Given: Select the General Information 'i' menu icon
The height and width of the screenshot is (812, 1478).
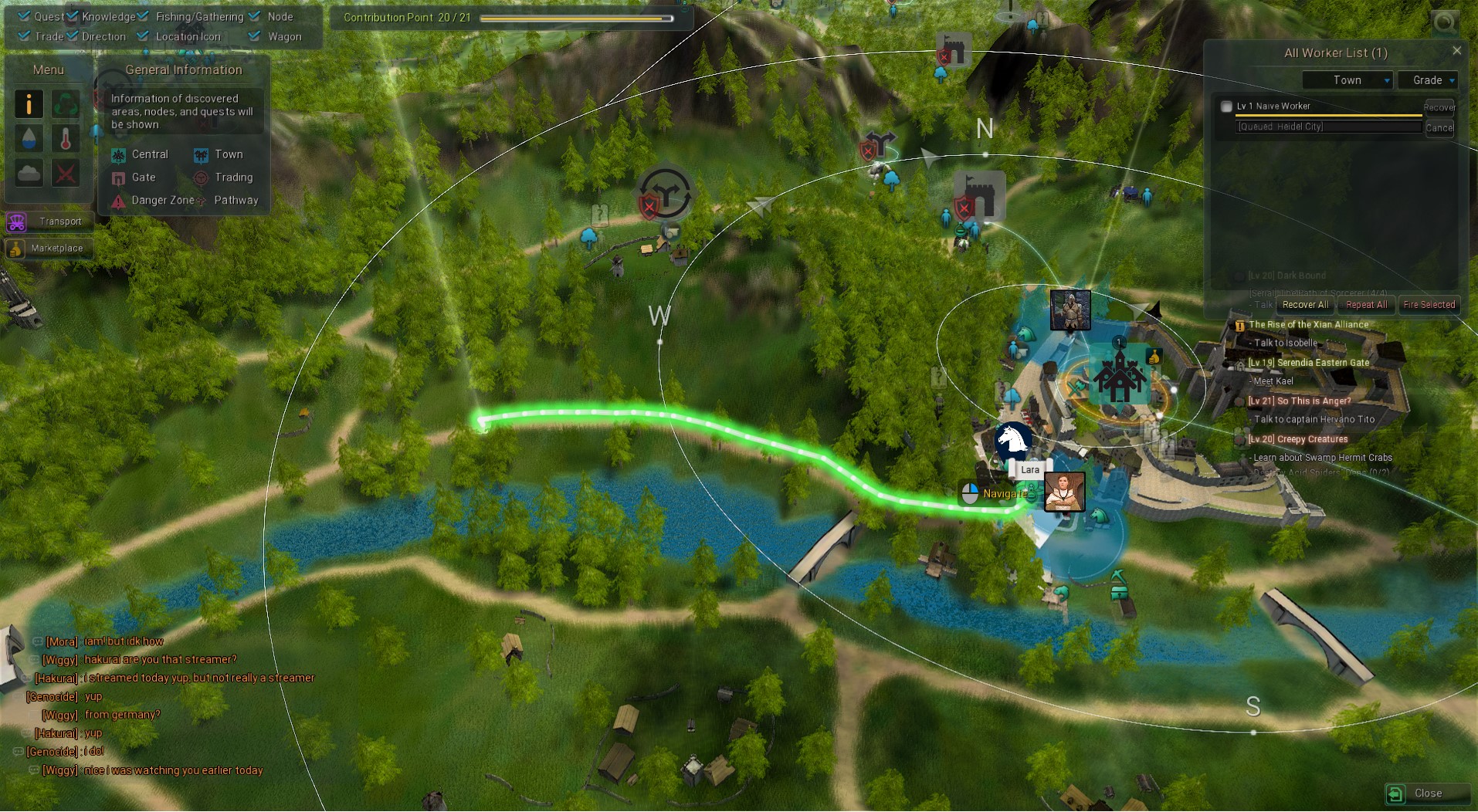Looking at the screenshot, I should [29, 104].
